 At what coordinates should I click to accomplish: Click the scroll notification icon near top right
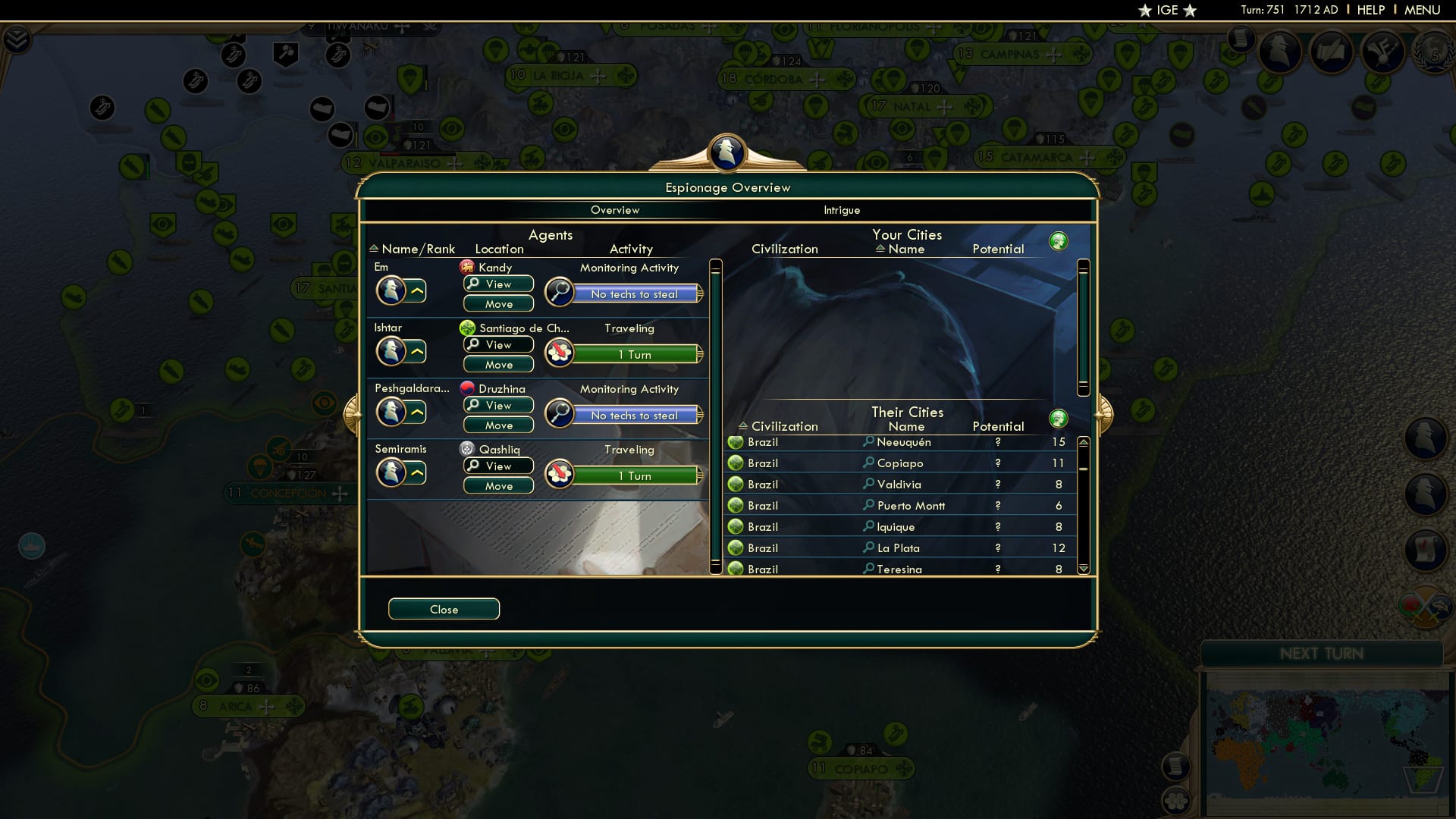[x=1241, y=38]
